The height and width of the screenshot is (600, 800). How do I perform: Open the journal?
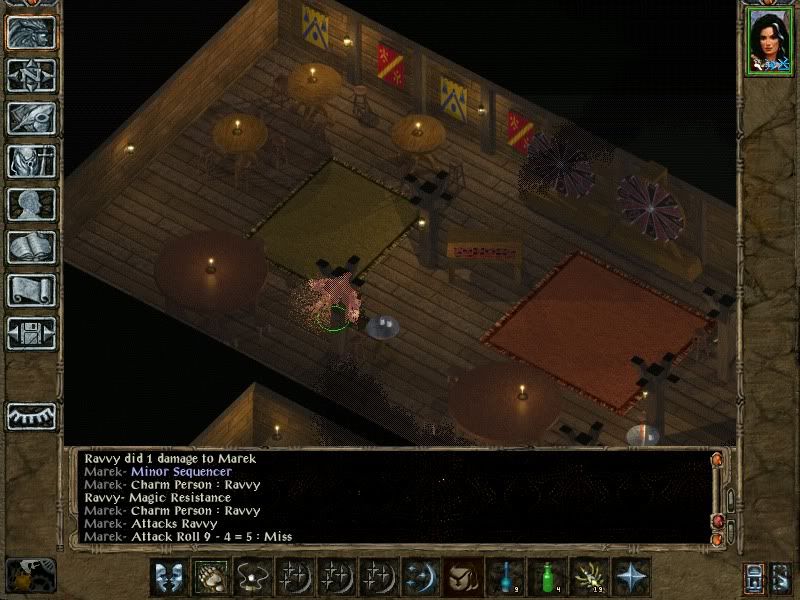coord(31,118)
